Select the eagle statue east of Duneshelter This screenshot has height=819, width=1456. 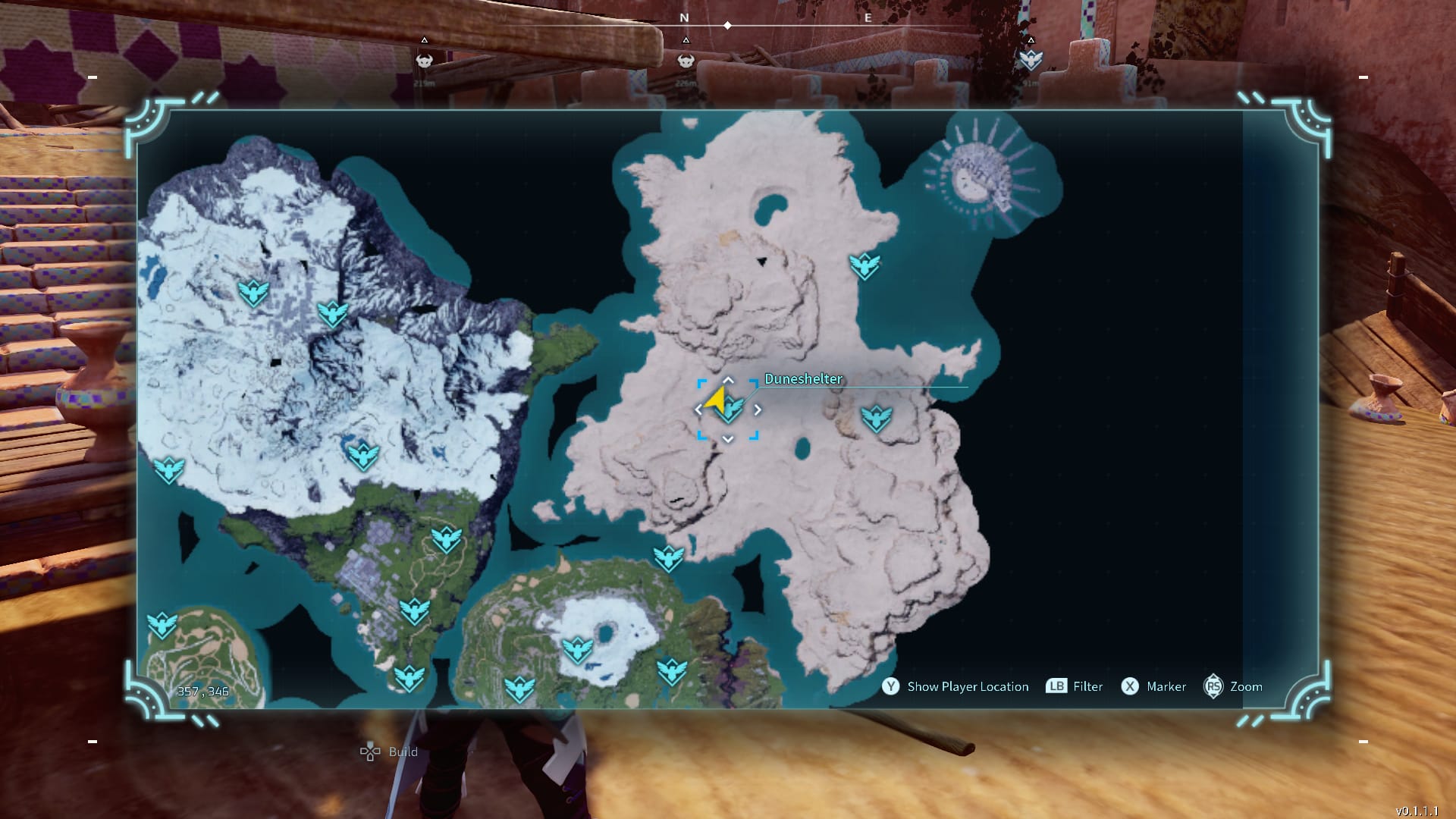pos(877,416)
